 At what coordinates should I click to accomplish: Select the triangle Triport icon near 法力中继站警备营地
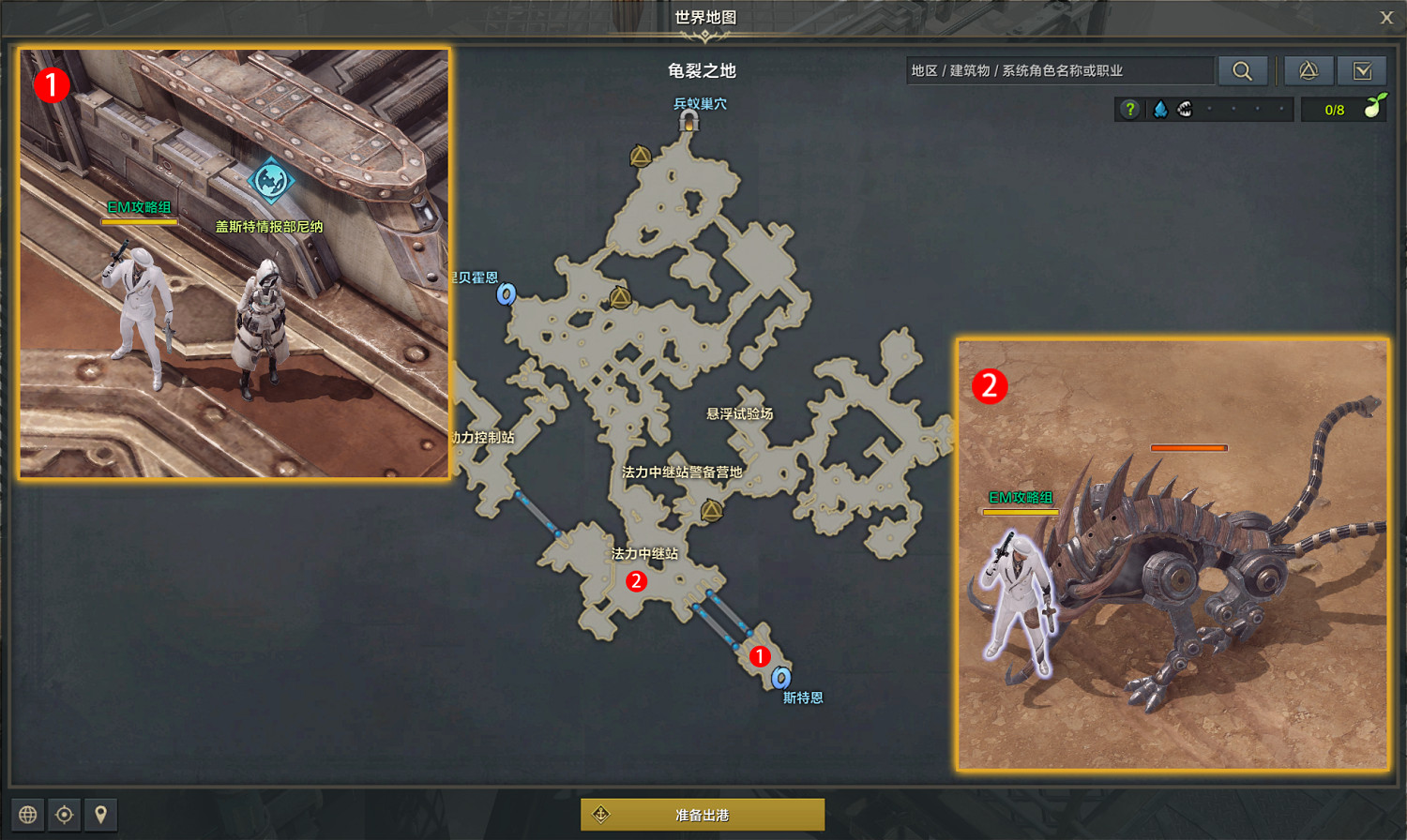[710, 507]
